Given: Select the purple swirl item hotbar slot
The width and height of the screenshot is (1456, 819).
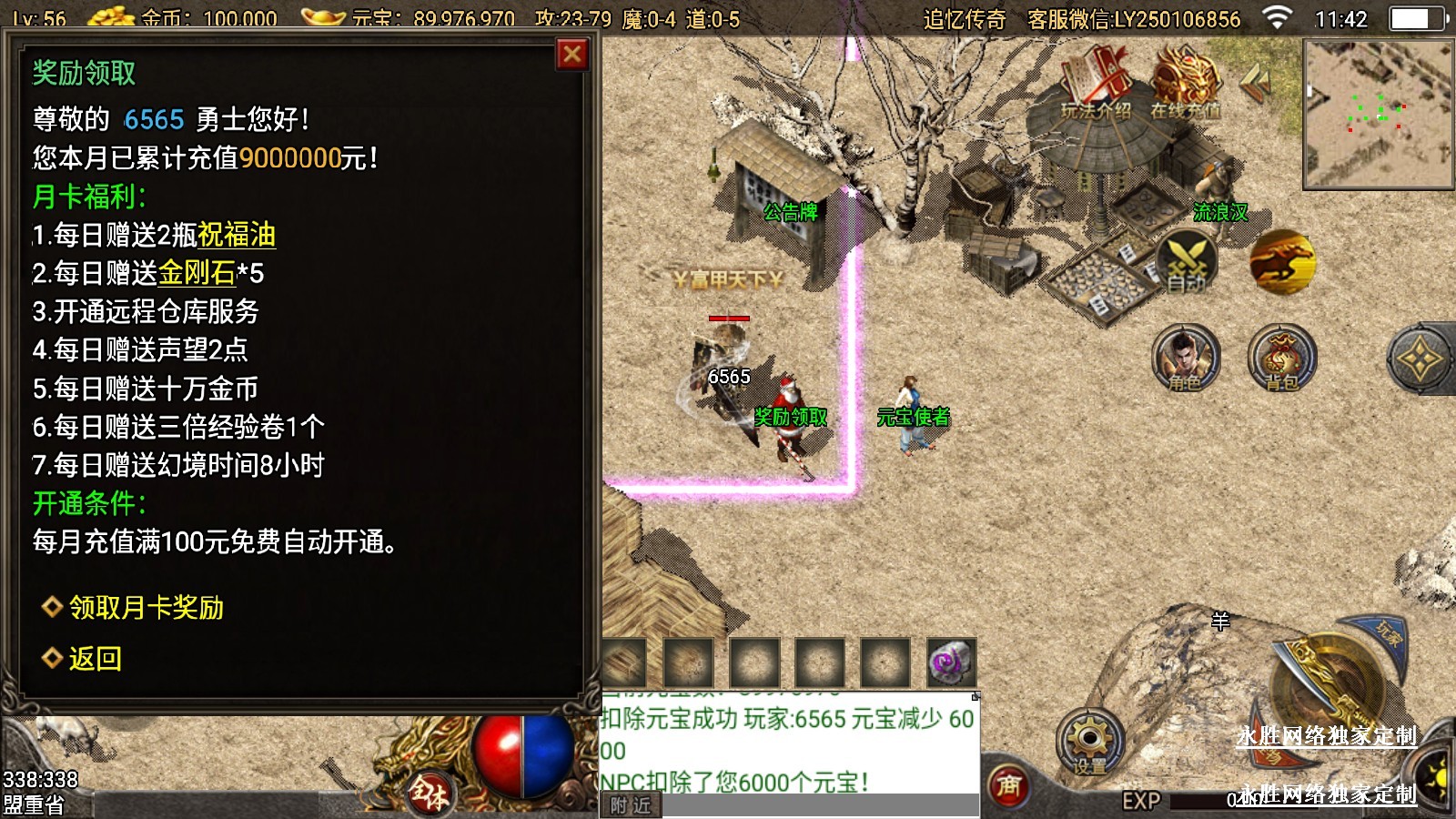Looking at the screenshot, I should point(951,662).
